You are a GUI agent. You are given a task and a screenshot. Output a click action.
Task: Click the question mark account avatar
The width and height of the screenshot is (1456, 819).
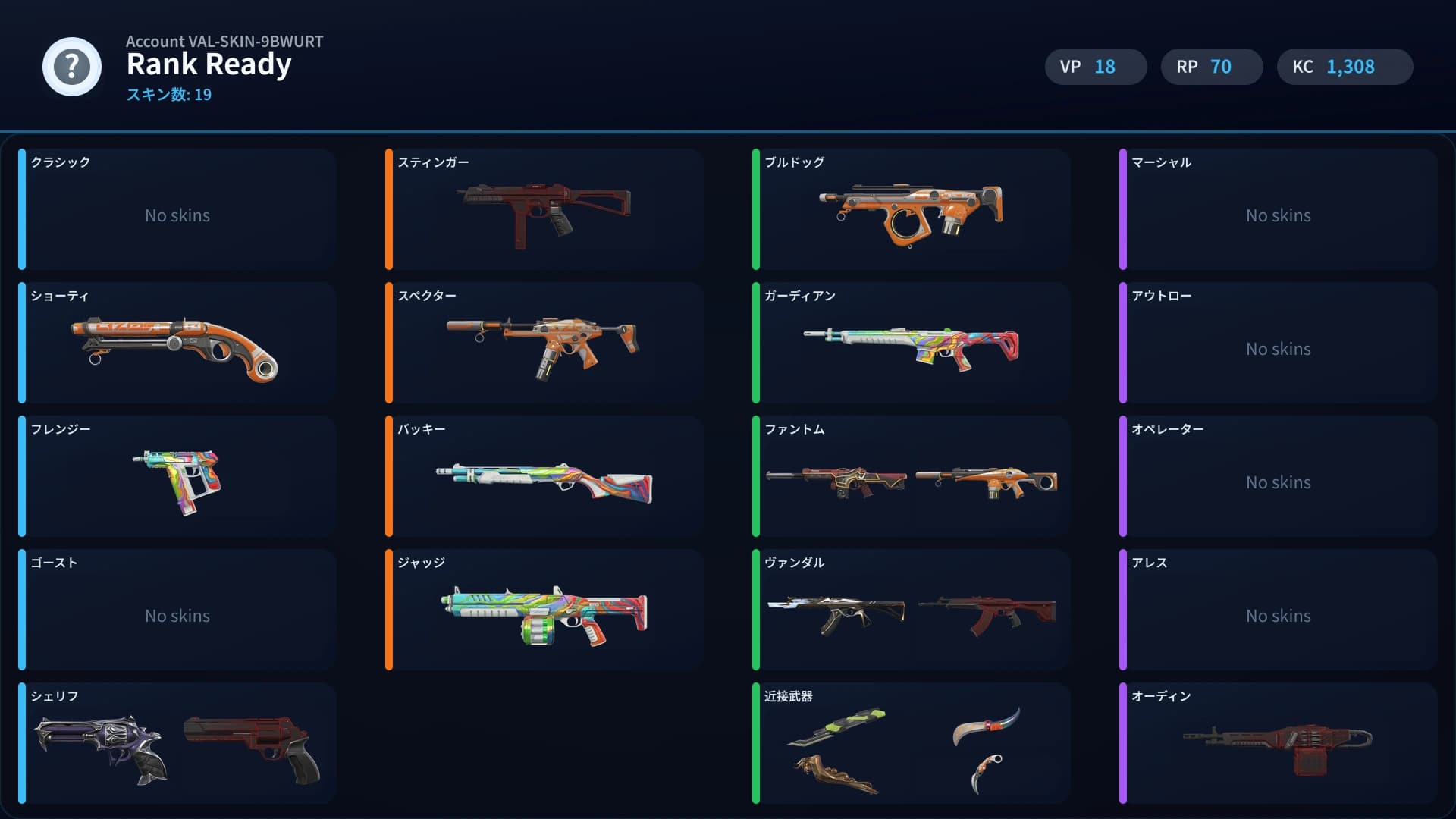72,67
